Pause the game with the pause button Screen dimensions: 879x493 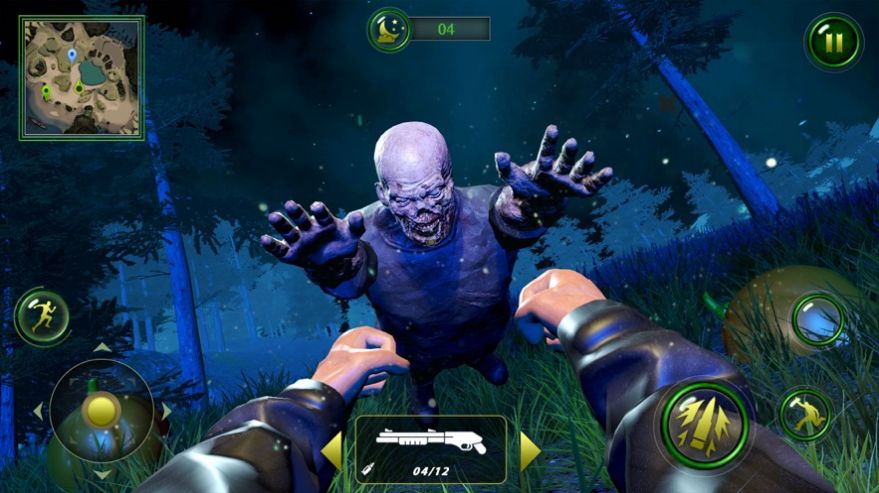point(833,42)
